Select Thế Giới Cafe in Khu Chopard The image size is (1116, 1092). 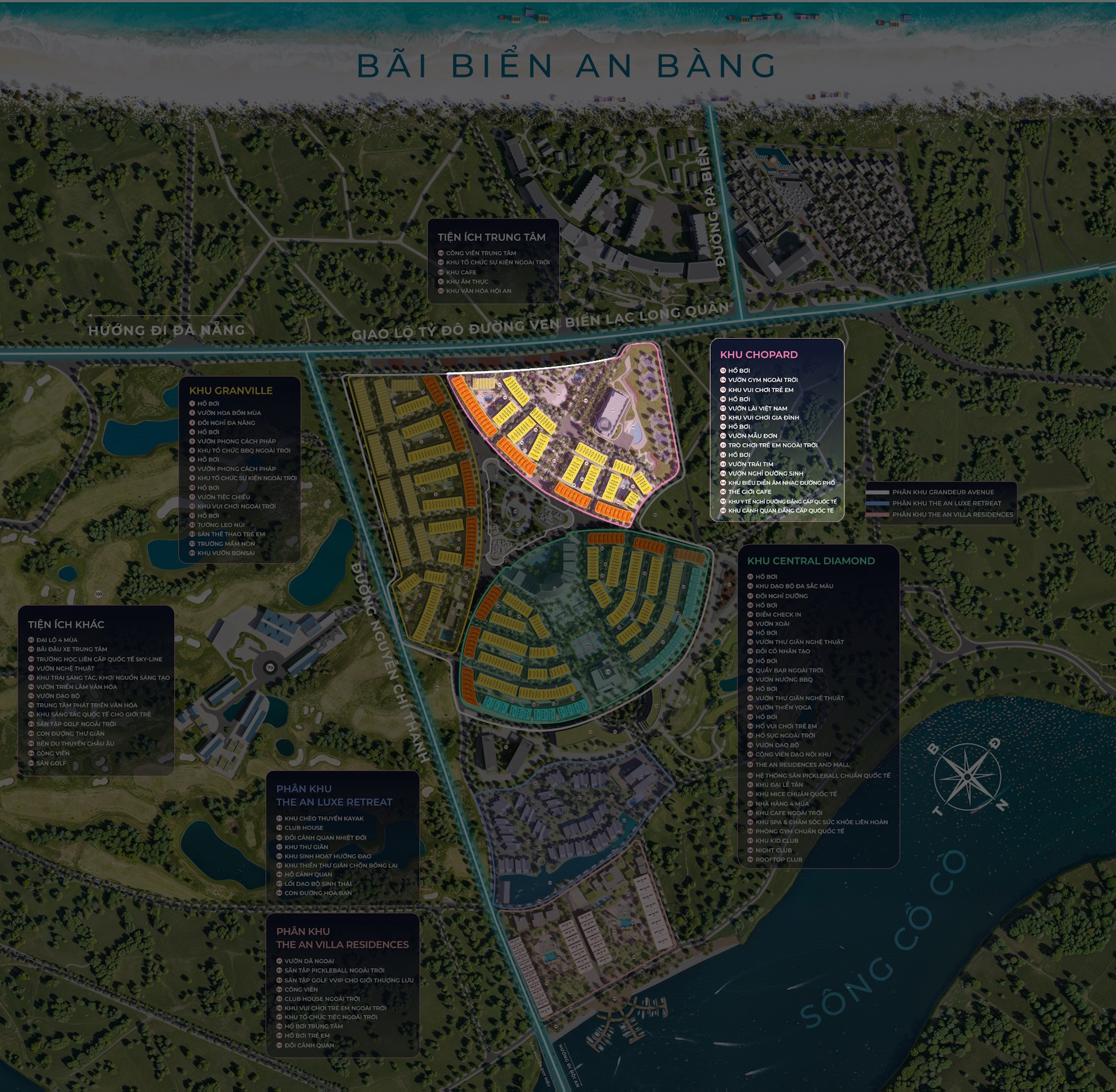click(x=749, y=492)
